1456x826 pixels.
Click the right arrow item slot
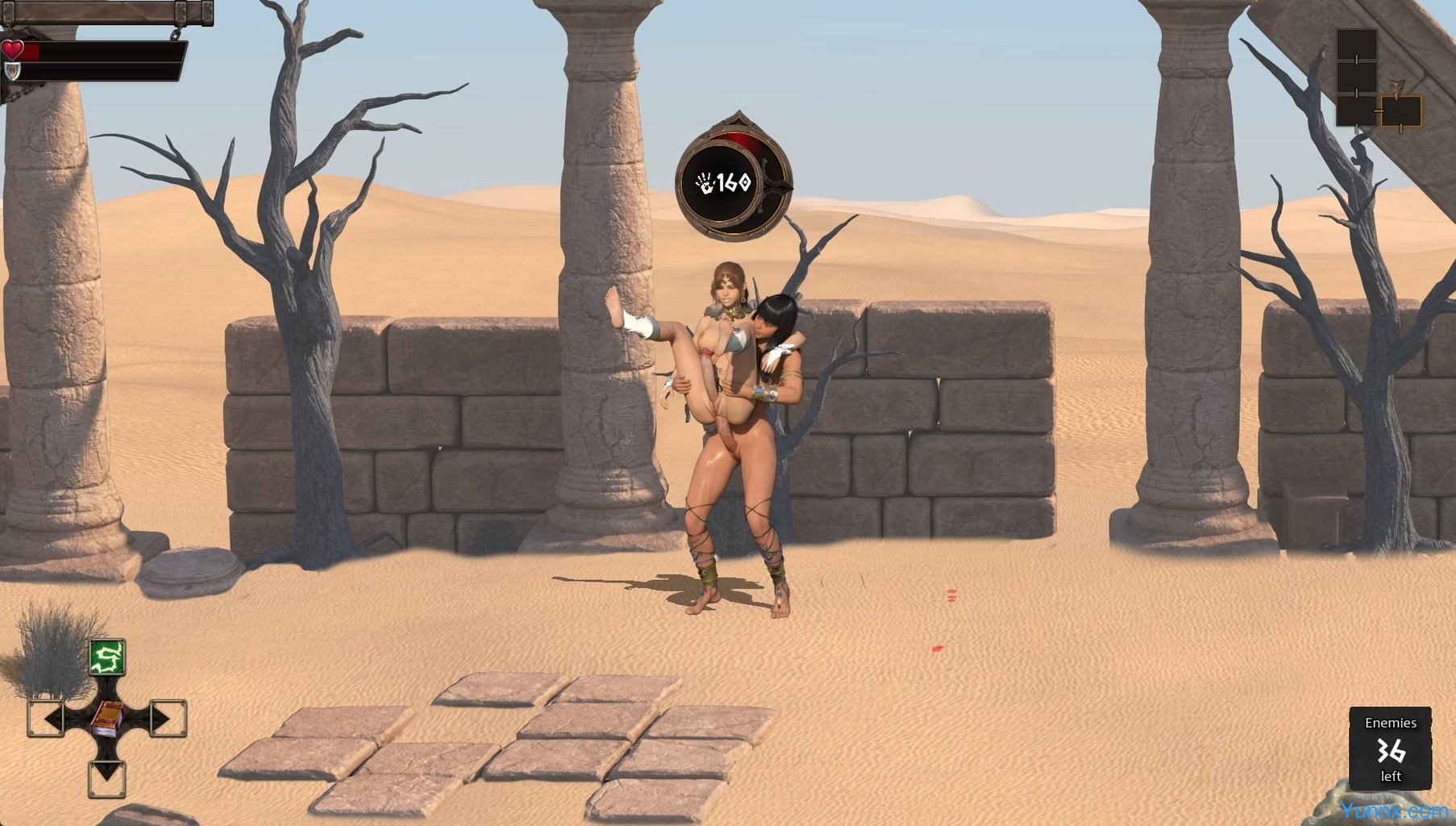pos(168,718)
